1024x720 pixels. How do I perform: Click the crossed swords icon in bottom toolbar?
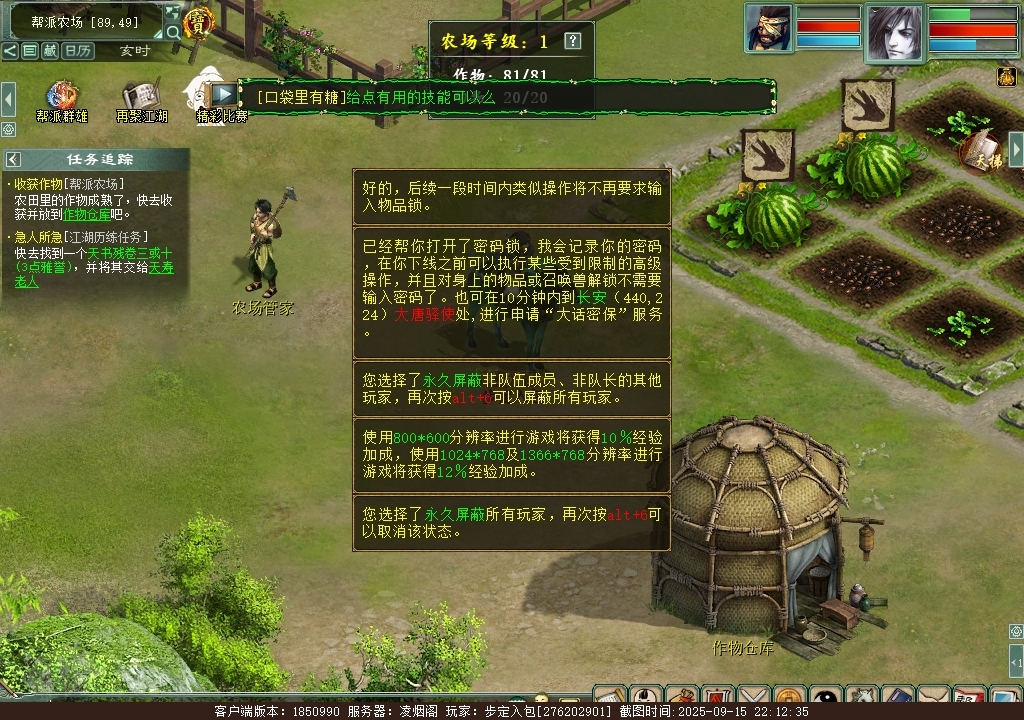coord(754,698)
